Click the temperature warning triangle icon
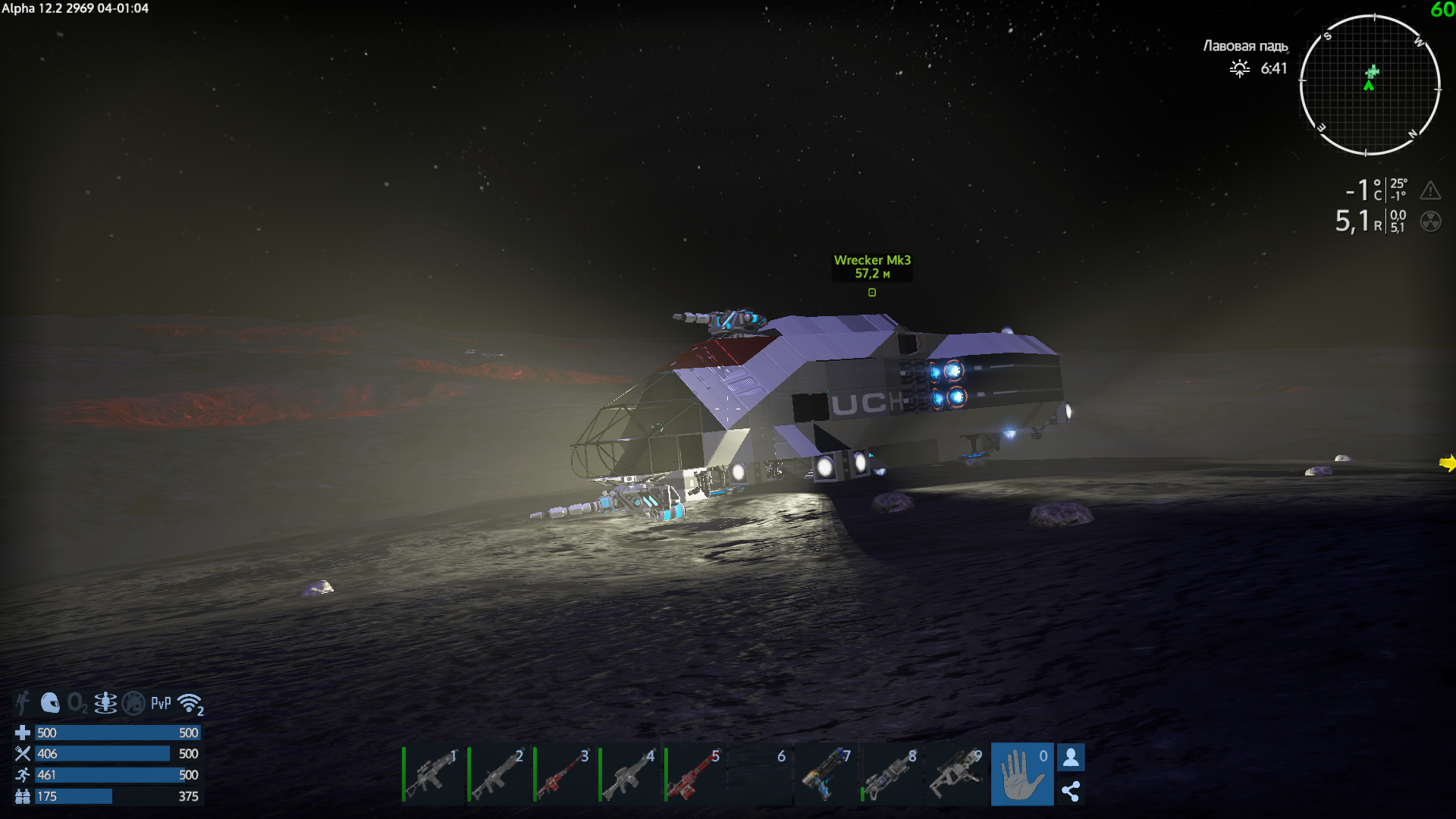The height and width of the screenshot is (819, 1456). coord(1430,190)
